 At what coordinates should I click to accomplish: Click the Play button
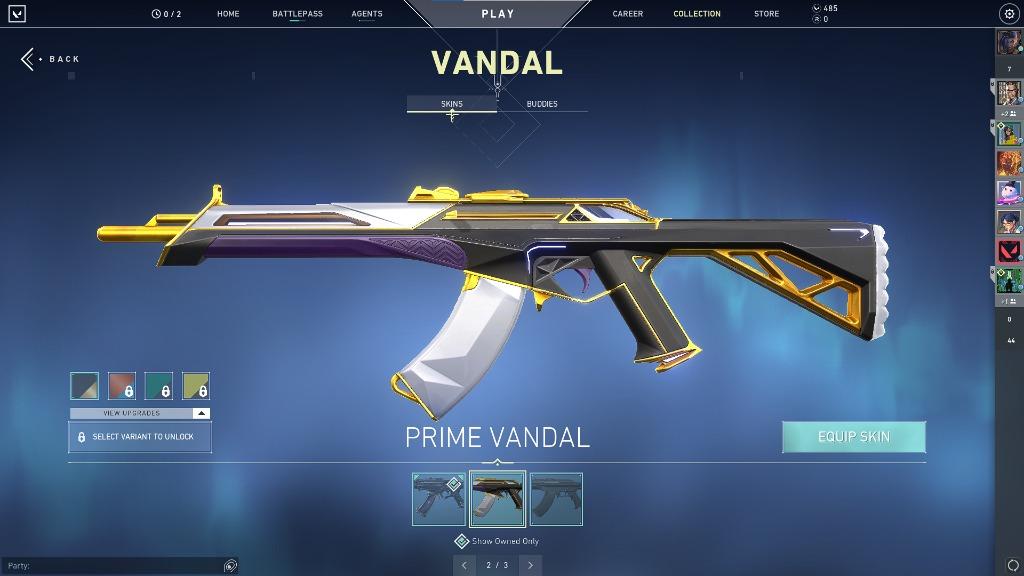click(x=498, y=14)
